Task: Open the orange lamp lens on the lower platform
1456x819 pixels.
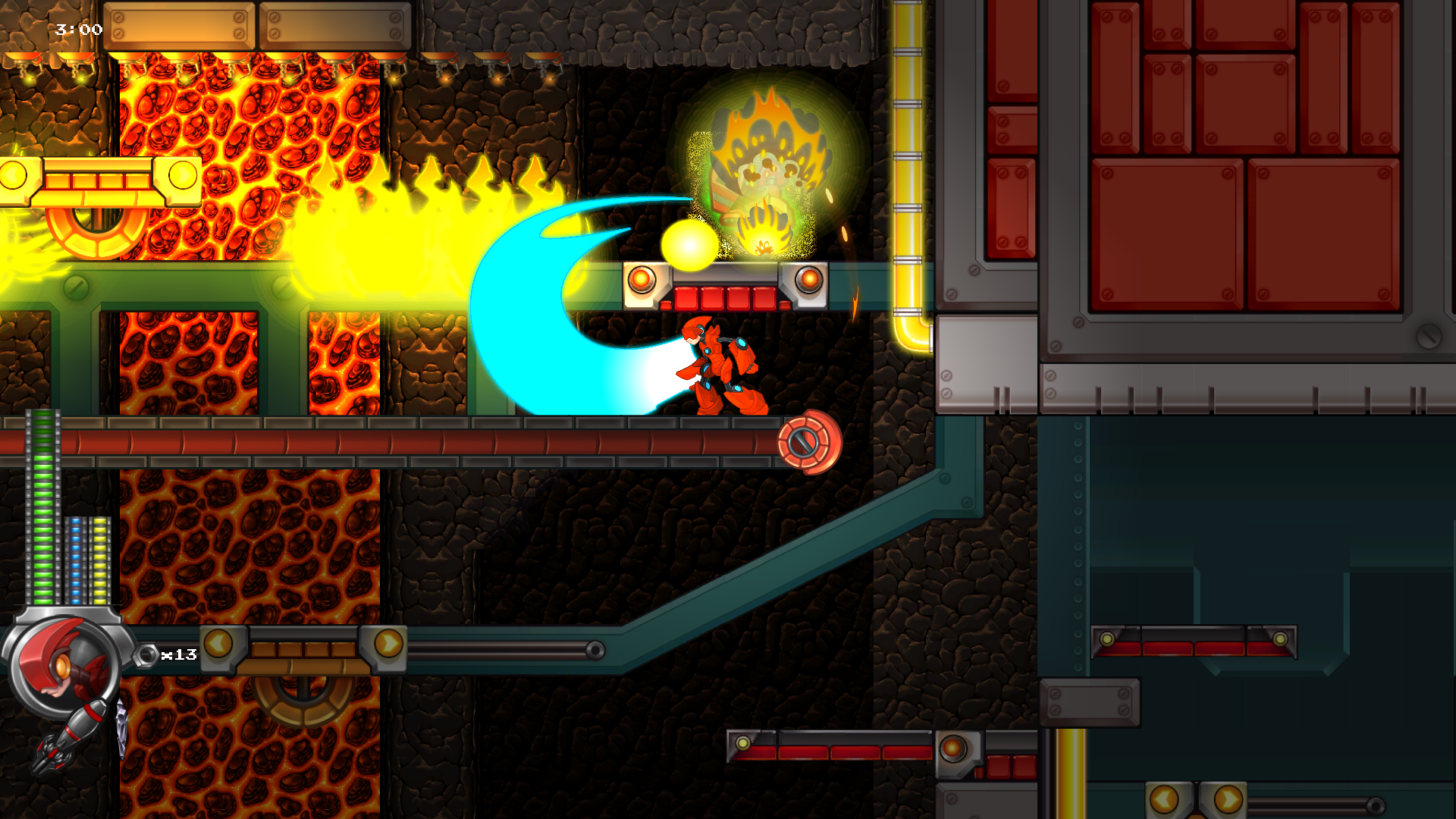Action: (952, 748)
